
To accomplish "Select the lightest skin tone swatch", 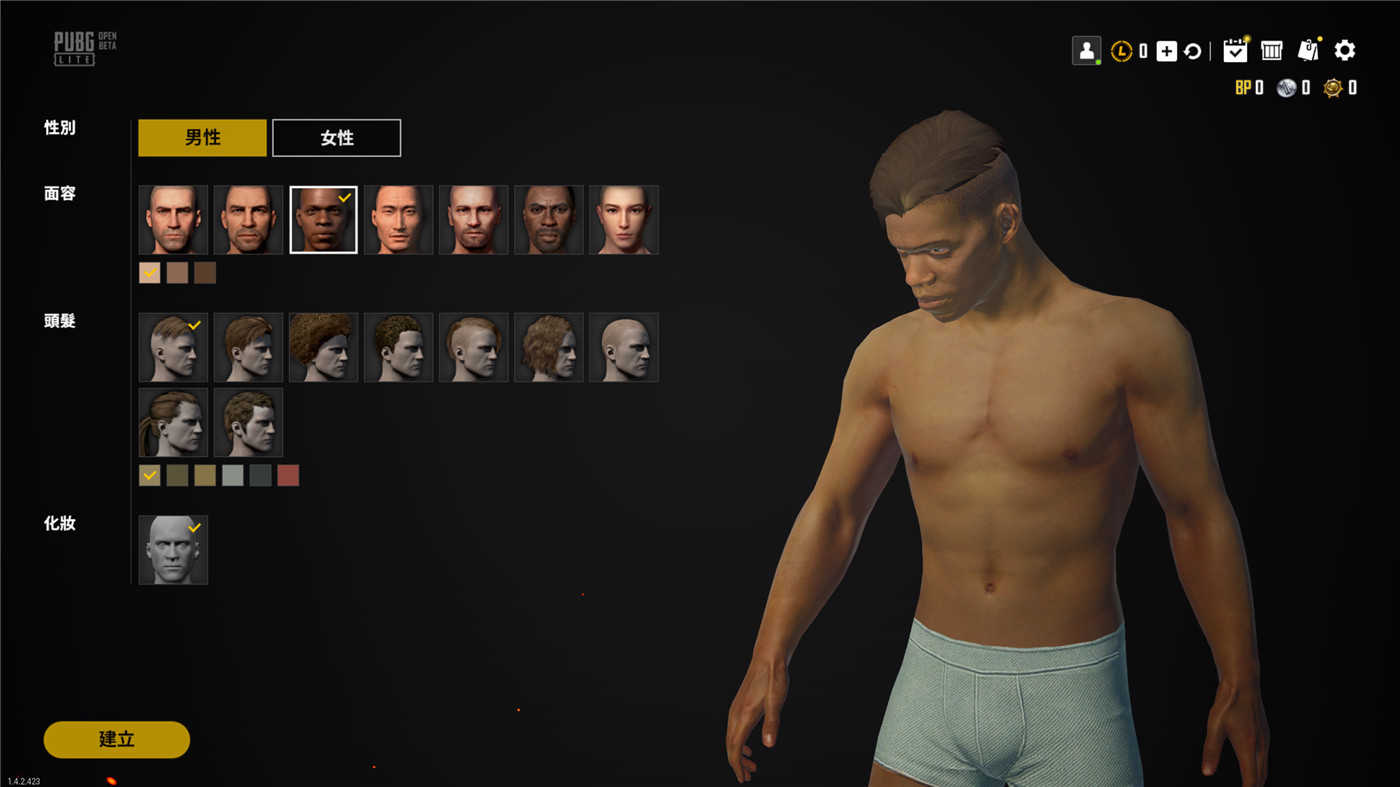I will [x=149, y=271].
